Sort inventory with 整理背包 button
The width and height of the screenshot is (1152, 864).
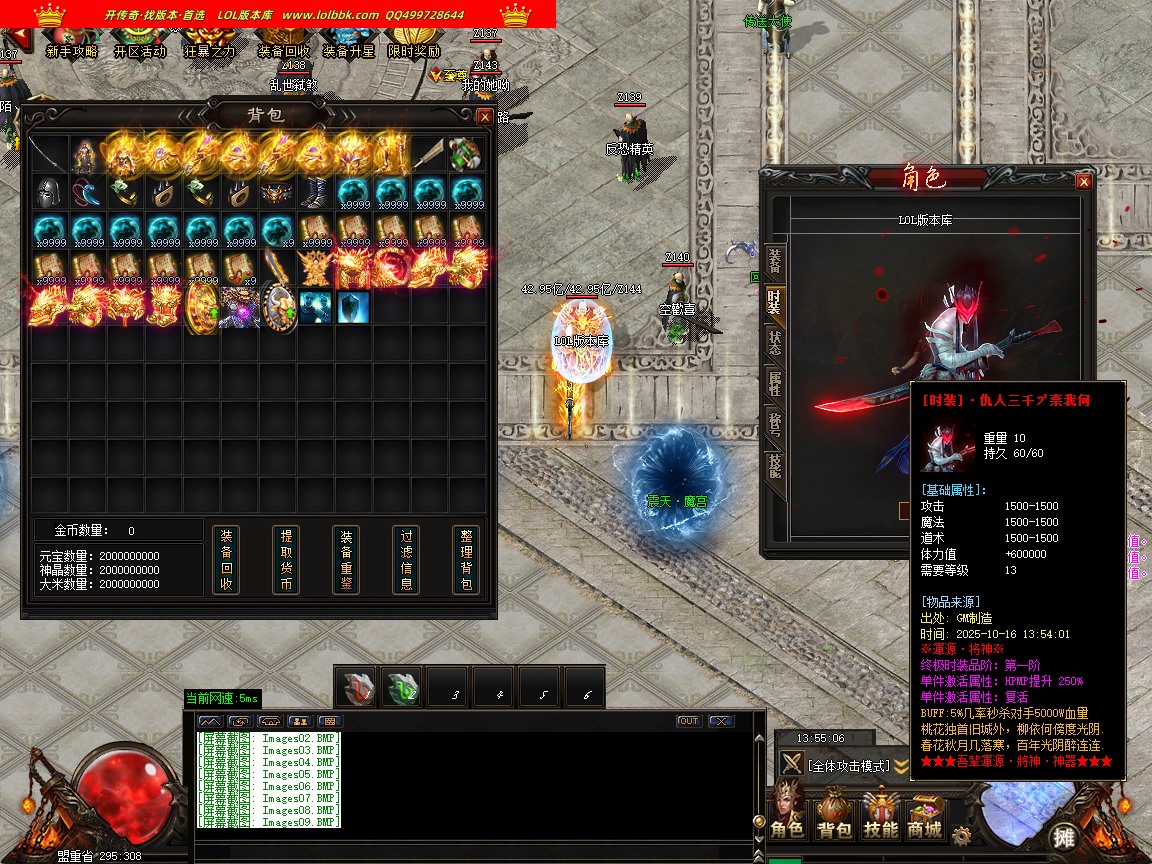(x=466, y=560)
